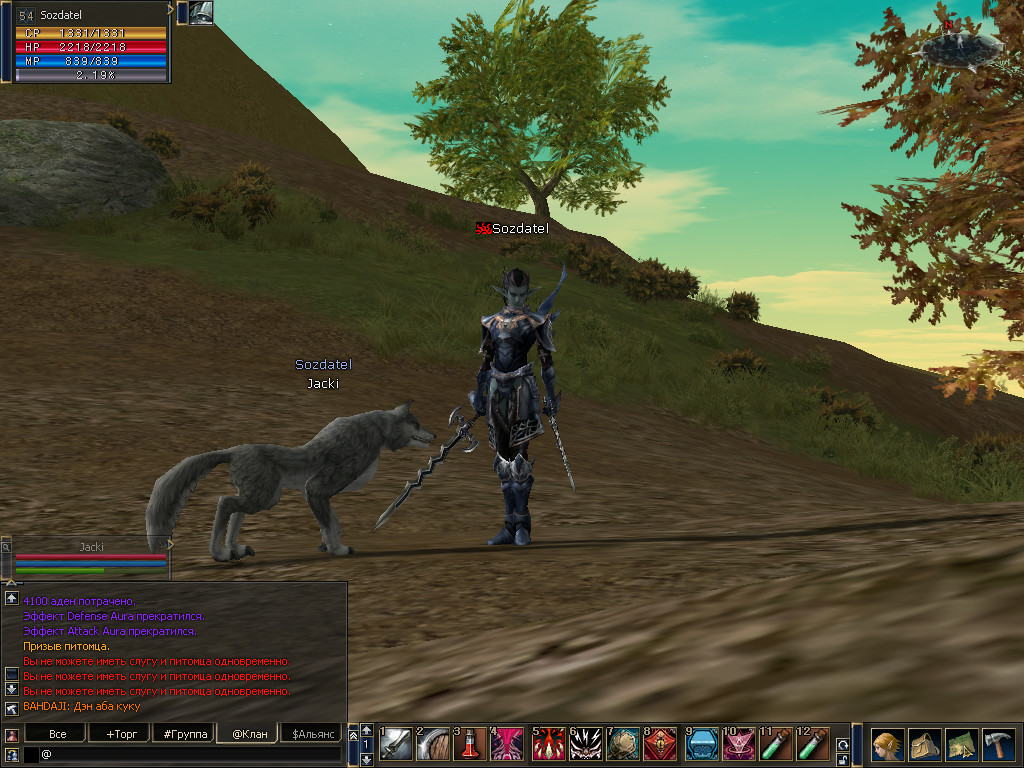1024x768 pixels.
Task: Open the hammer system menu button
Action: [x=999, y=745]
